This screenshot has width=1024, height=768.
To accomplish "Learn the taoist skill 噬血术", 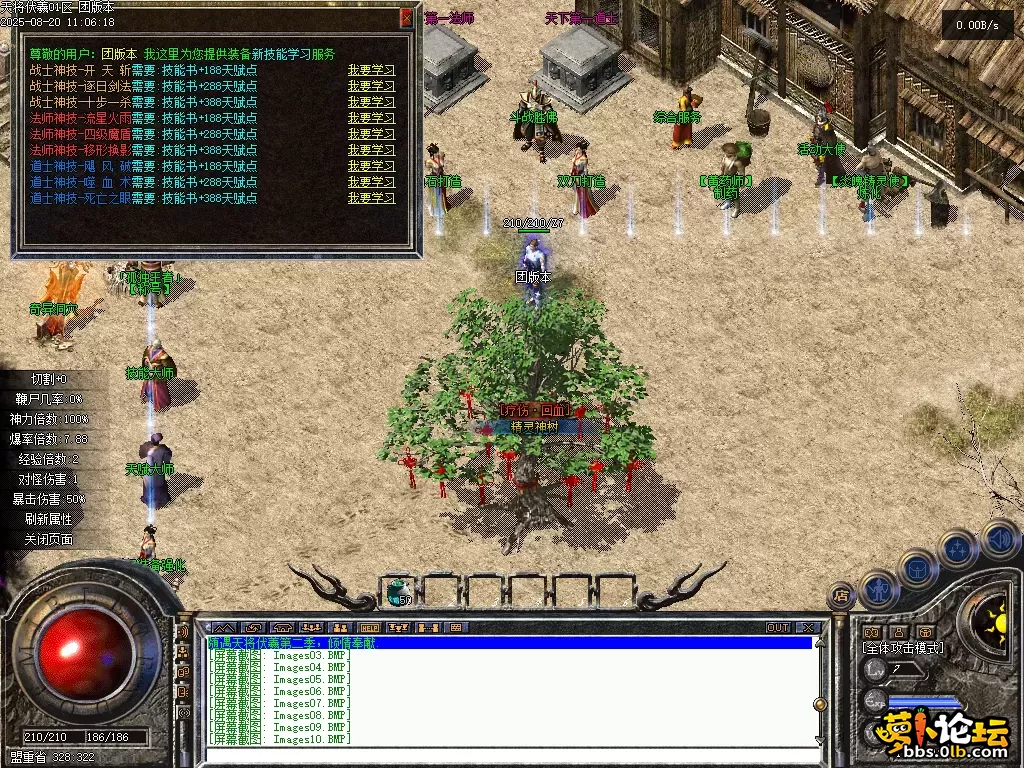I will 371,182.
